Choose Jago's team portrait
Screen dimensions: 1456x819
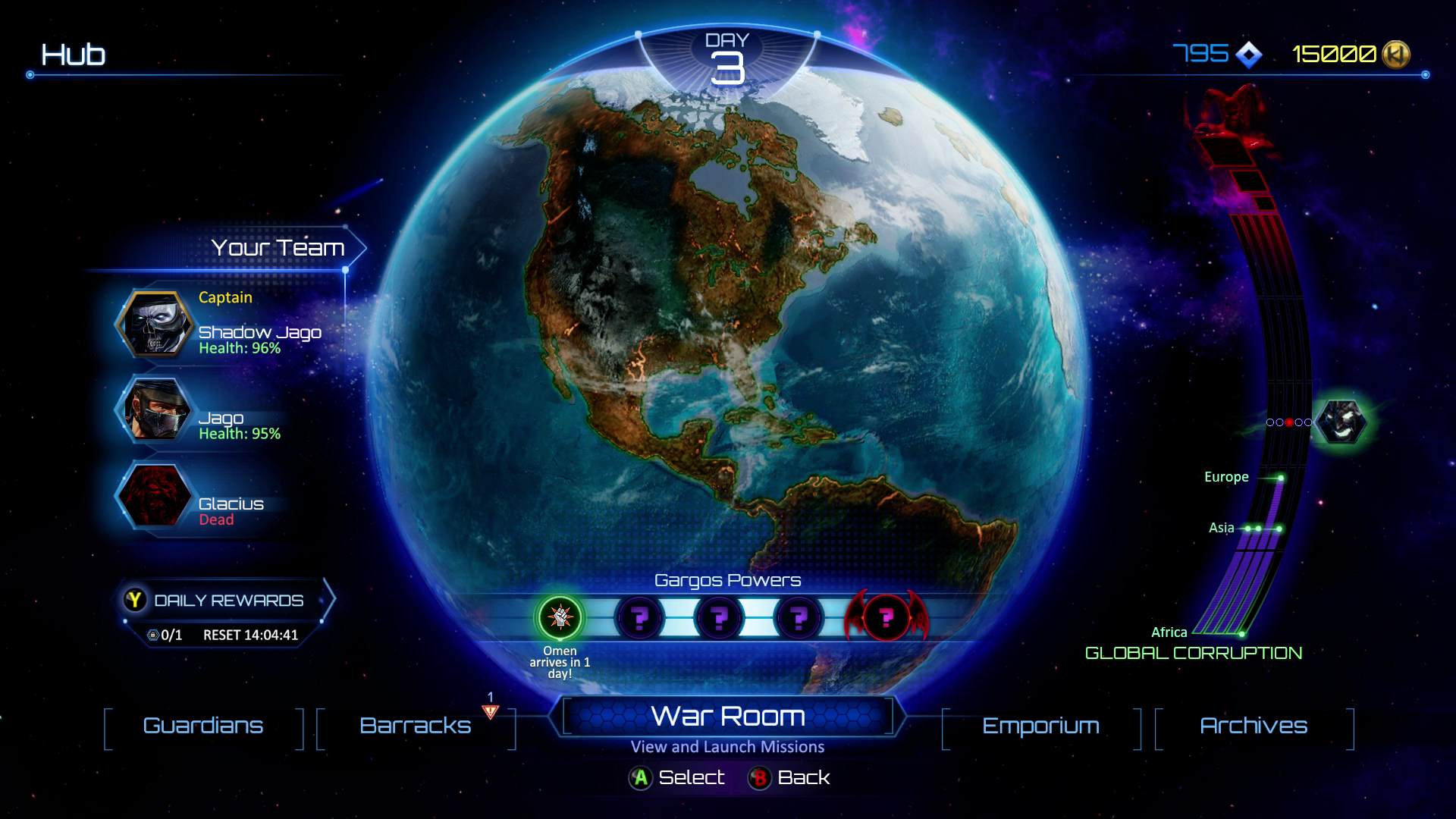tap(157, 410)
